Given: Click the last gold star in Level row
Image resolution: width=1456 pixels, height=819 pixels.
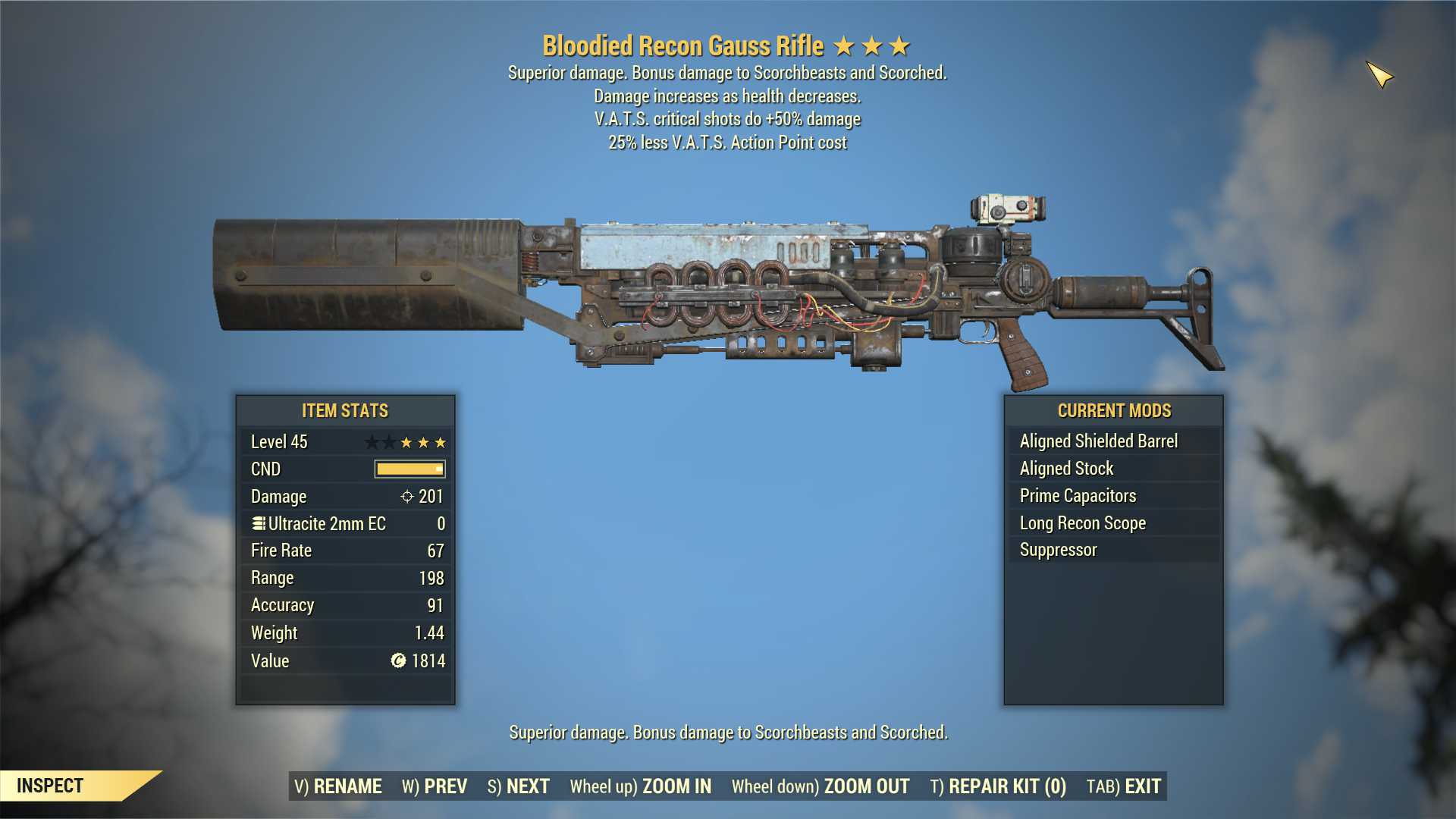Looking at the screenshot, I should 438,441.
